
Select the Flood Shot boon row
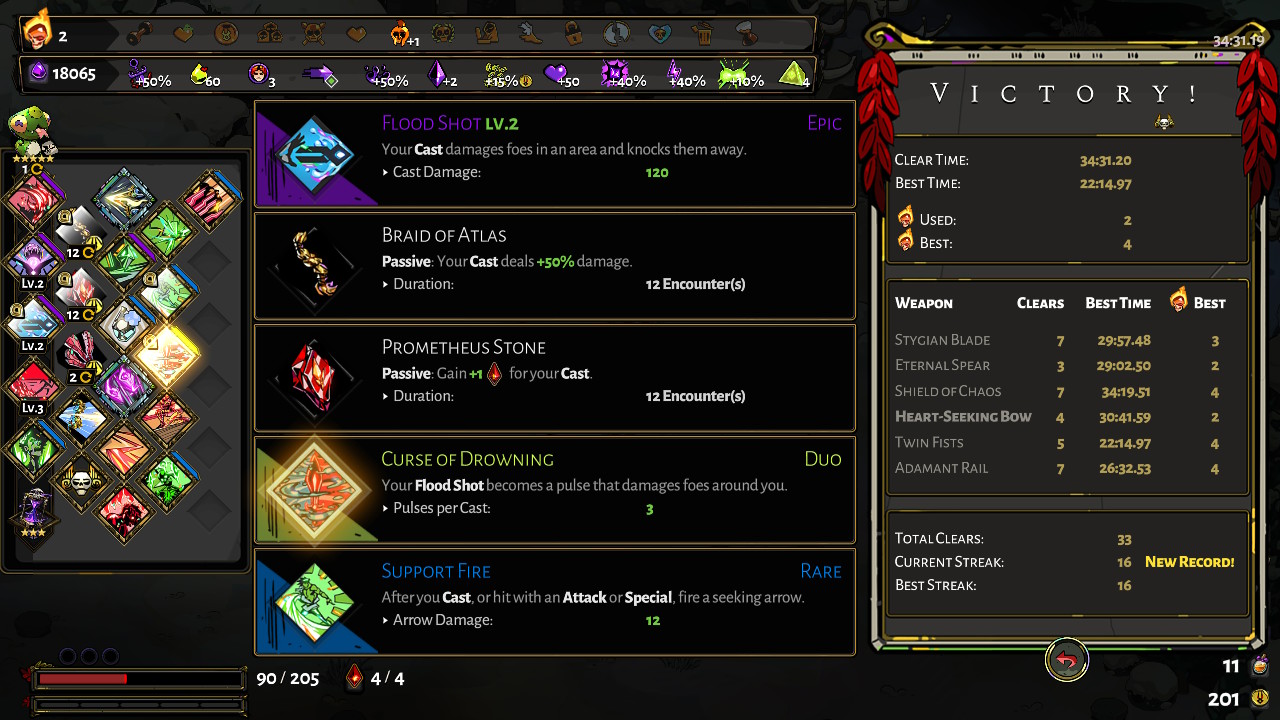(x=555, y=154)
